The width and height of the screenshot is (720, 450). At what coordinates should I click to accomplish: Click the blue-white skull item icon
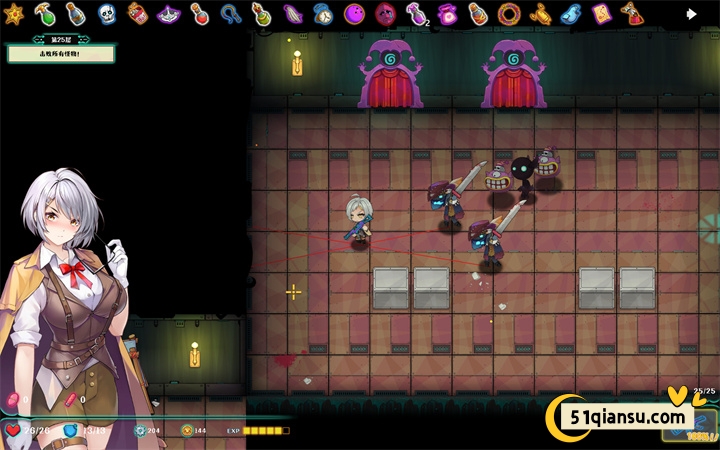click(106, 13)
